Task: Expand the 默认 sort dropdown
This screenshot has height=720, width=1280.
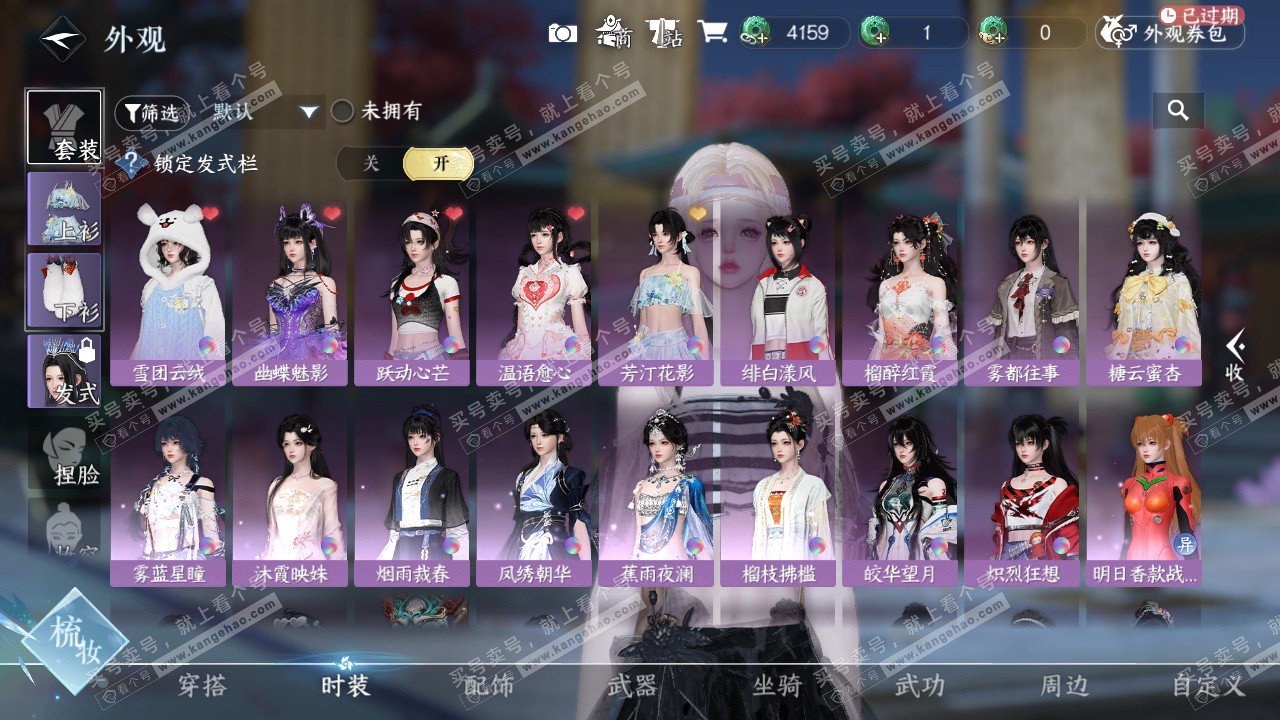Action: point(266,112)
